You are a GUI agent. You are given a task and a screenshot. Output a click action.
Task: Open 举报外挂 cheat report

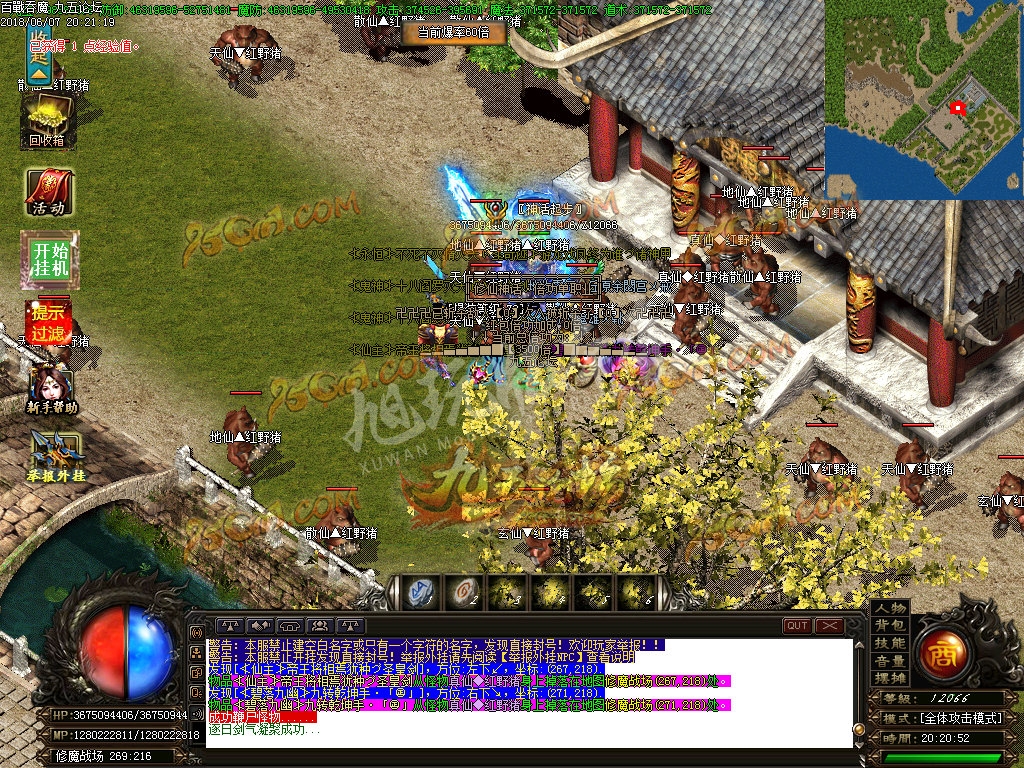55,457
